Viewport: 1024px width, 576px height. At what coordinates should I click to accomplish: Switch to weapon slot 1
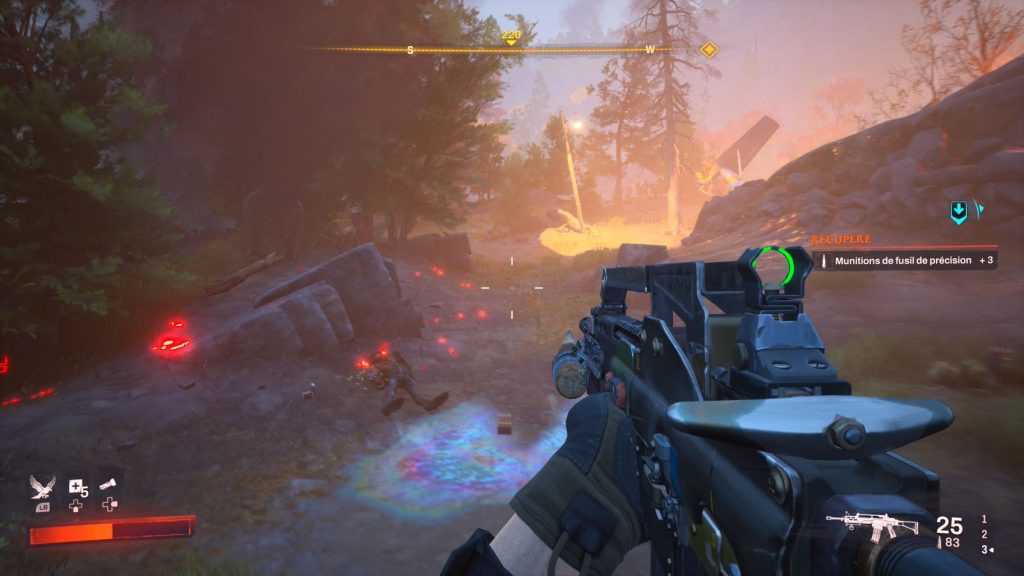(985, 518)
